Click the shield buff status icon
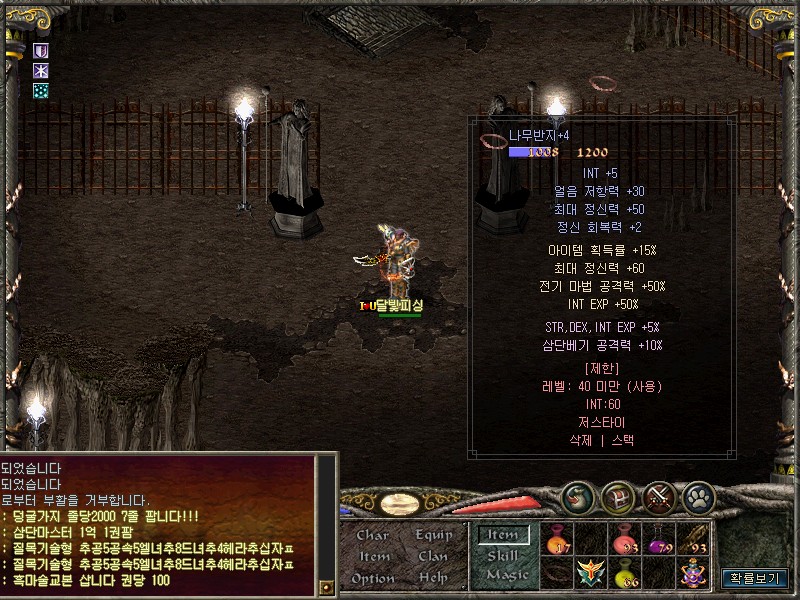The height and width of the screenshot is (600, 800). point(41,50)
